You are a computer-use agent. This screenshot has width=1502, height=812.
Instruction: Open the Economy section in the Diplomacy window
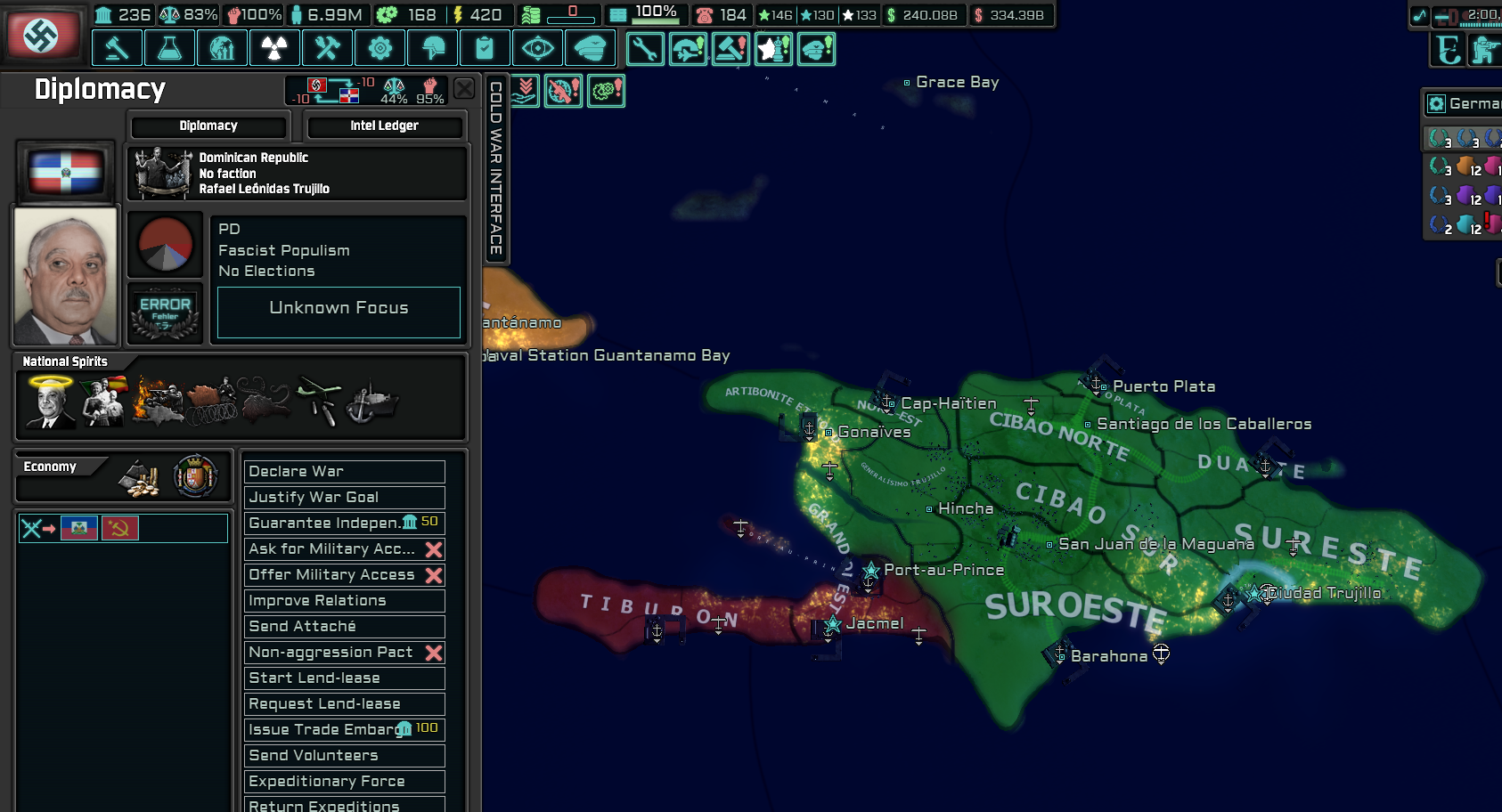coord(52,467)
